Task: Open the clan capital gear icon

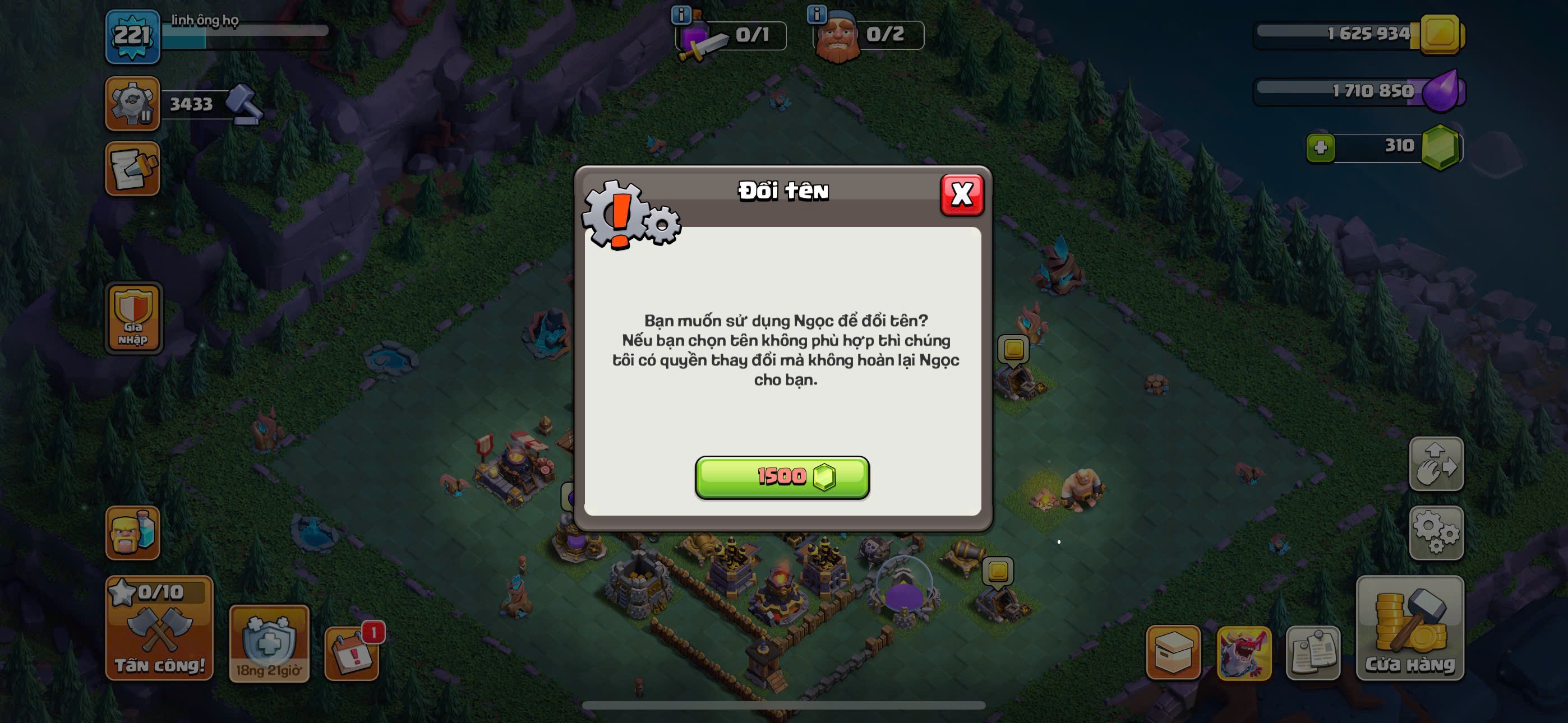Action: tap(132, 104)
